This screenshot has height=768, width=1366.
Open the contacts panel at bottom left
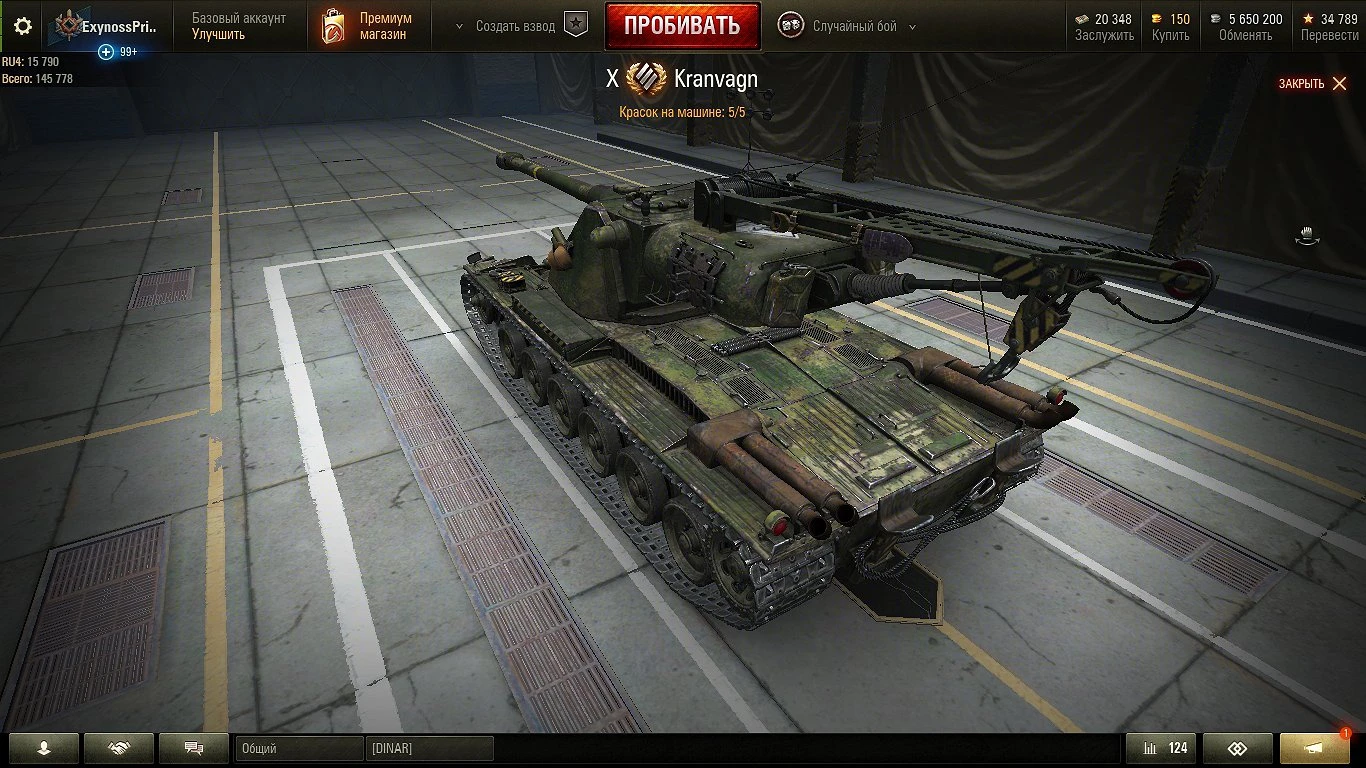click(44, 747)
